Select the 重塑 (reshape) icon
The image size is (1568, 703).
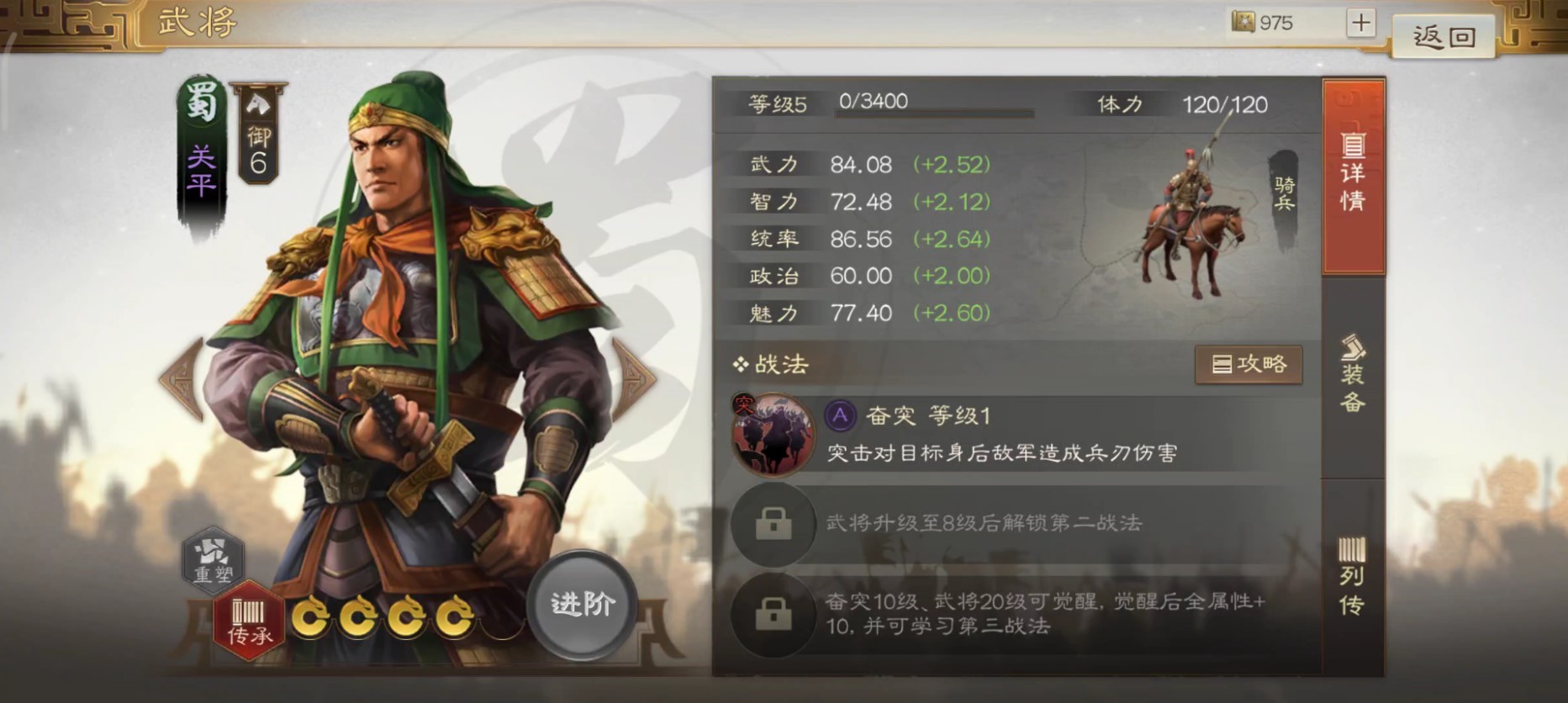point(213,562)
